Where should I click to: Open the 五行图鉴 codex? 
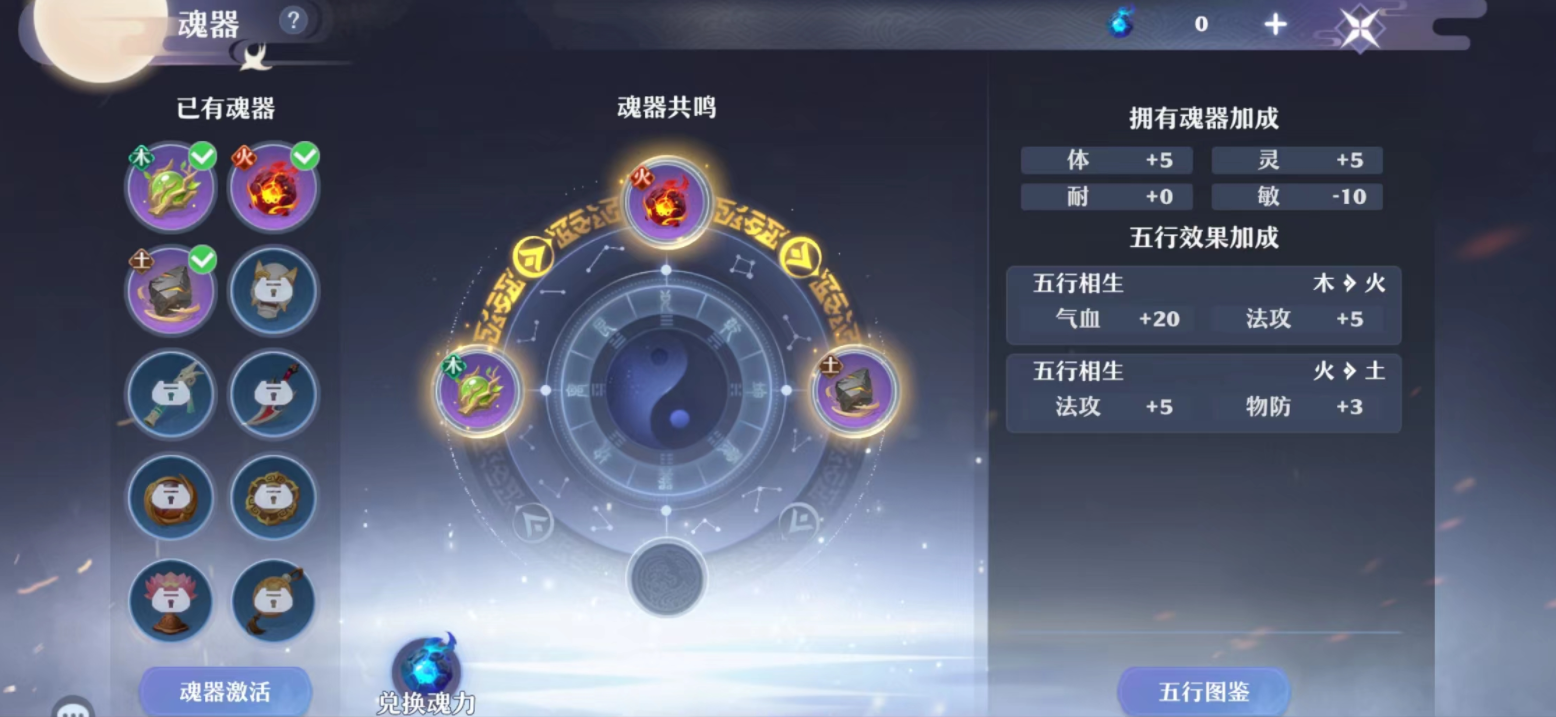point(1203,691)
